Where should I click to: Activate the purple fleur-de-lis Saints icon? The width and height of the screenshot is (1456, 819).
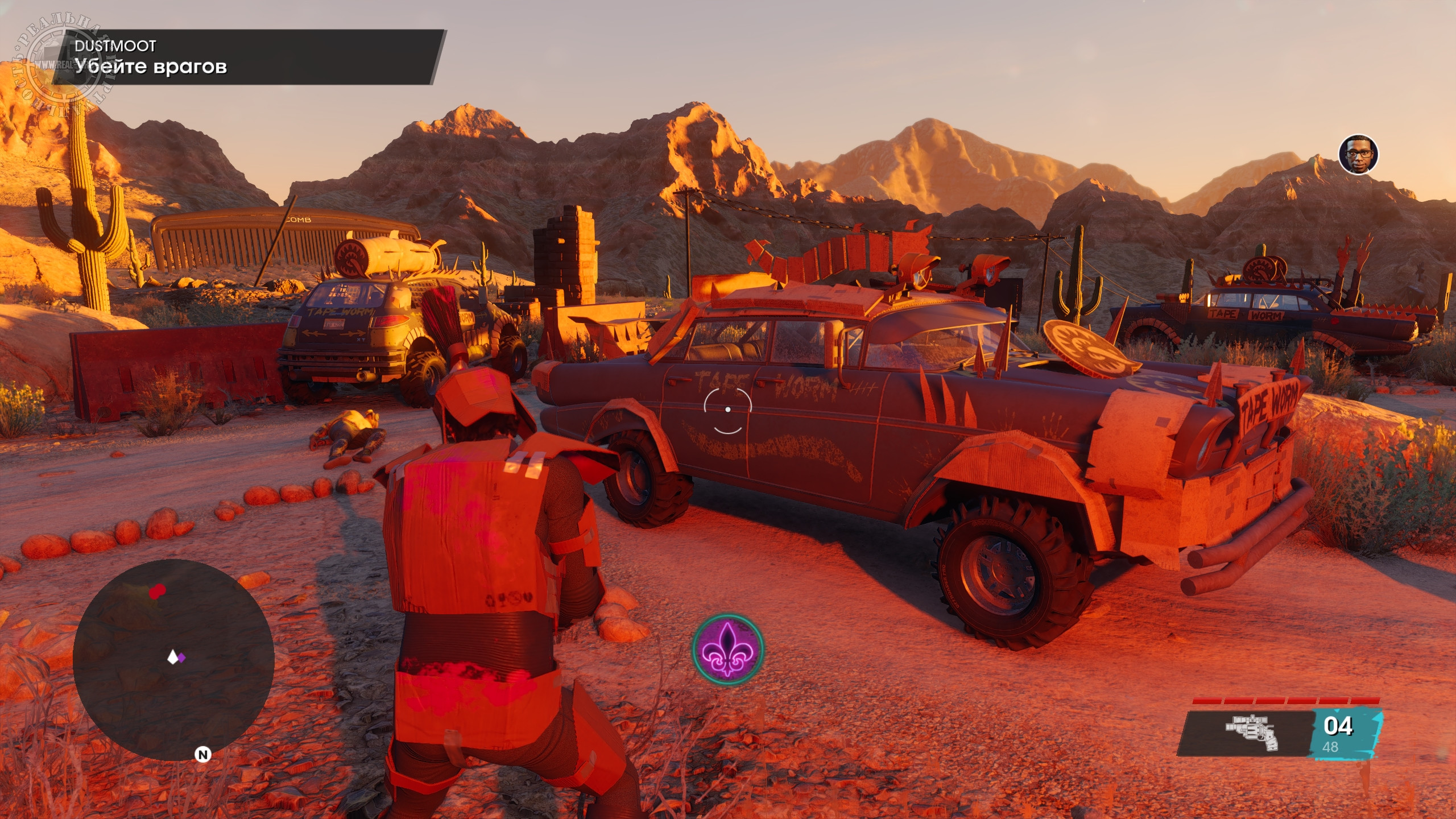point(727,648)
